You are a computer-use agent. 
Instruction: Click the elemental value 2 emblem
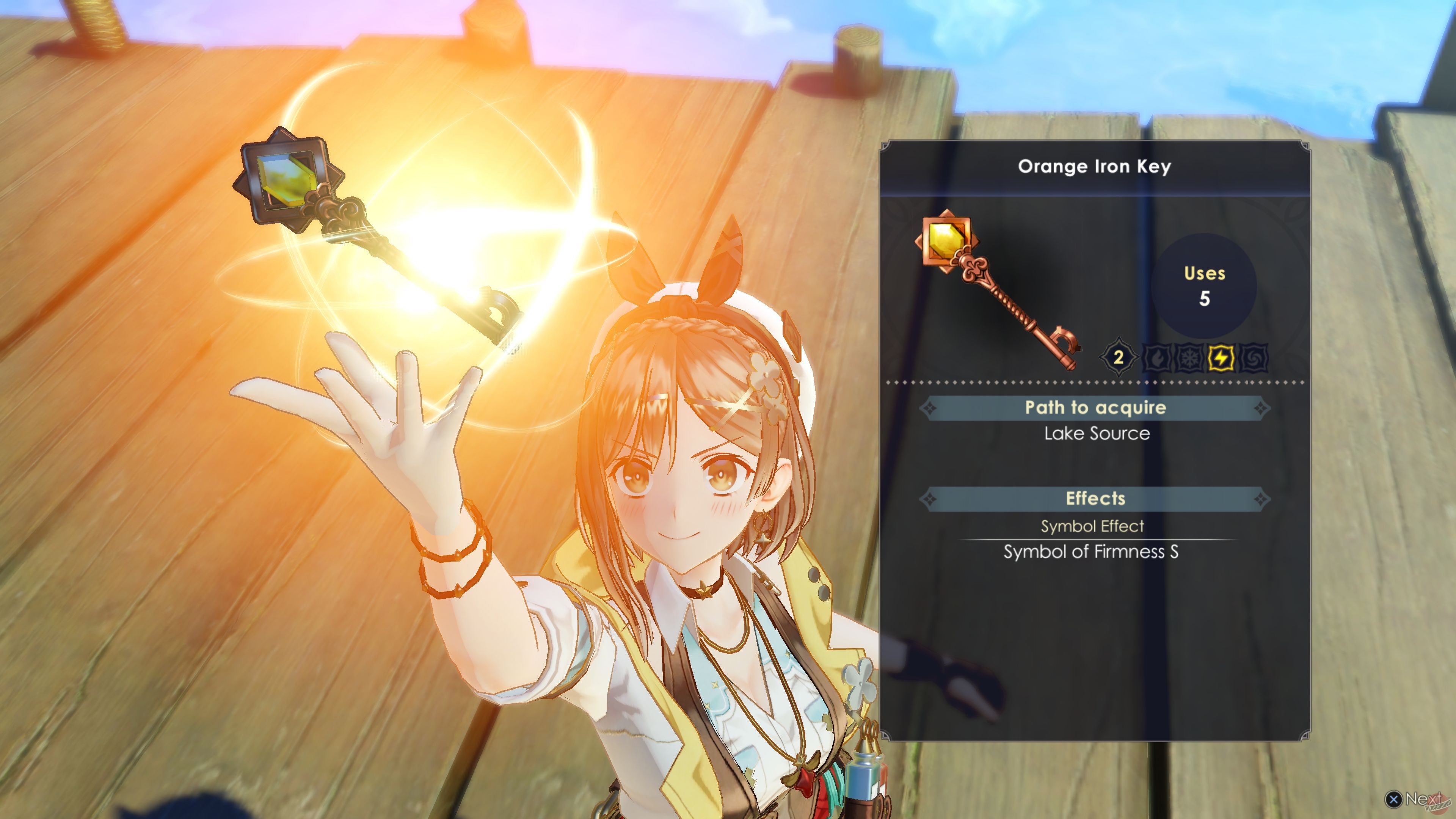click(1120, 357)
